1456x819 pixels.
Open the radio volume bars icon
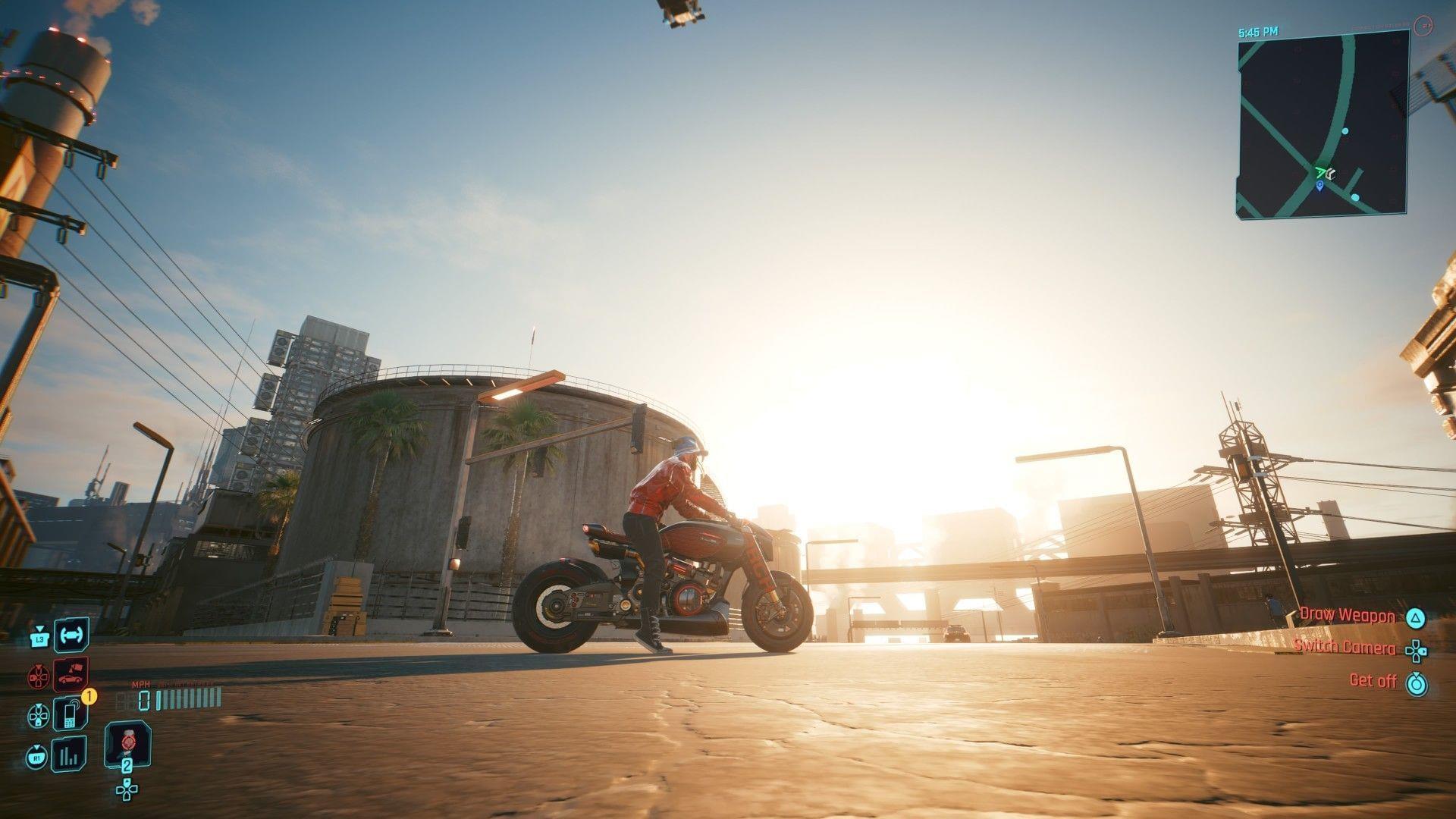71,755
